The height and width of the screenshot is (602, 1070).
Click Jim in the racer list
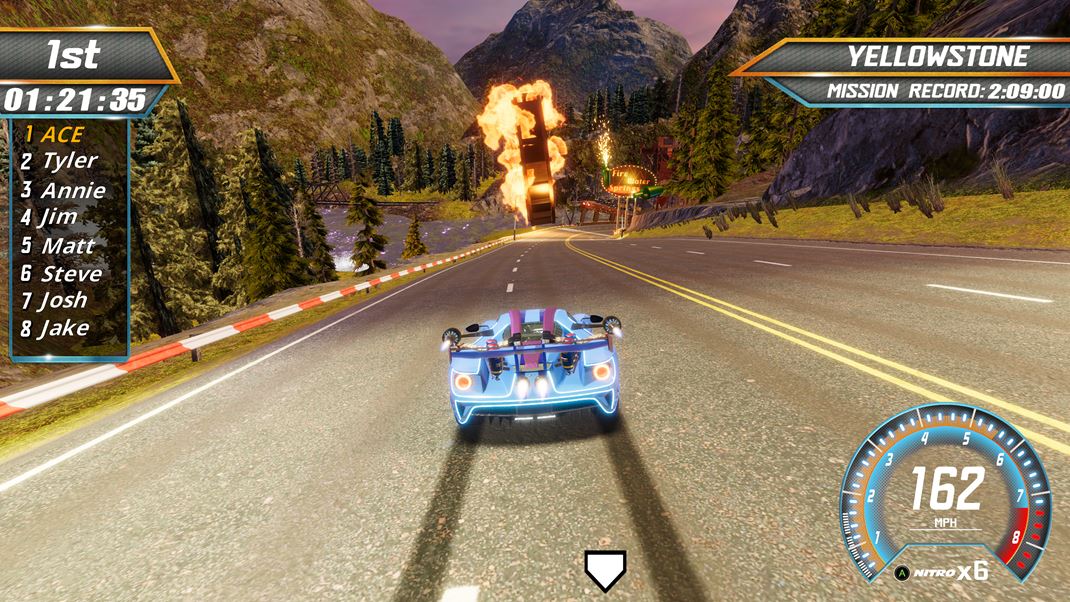[x=49, y=216]
